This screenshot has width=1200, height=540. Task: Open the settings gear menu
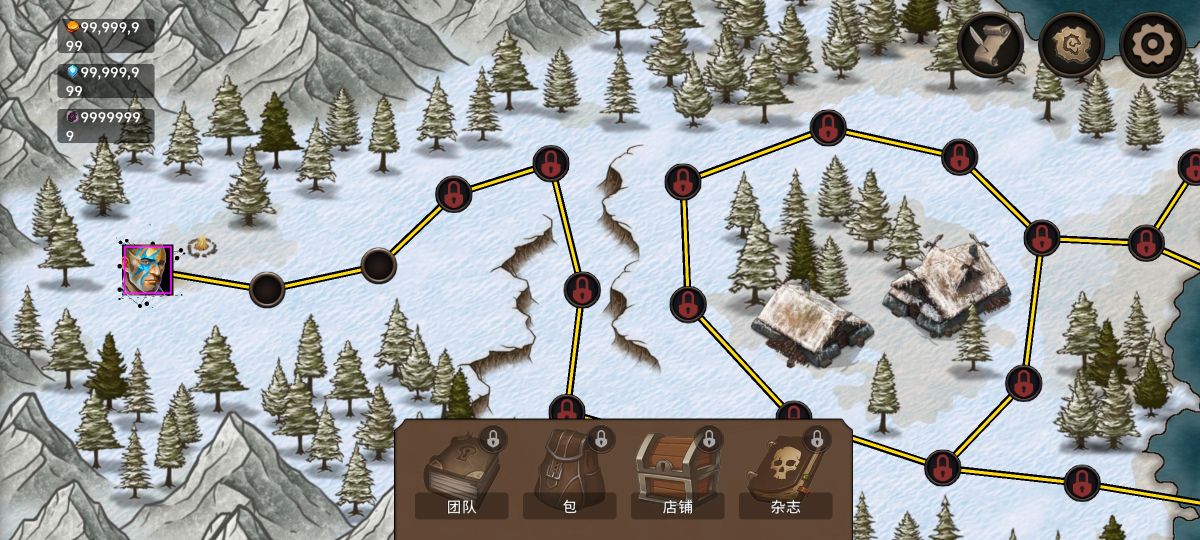point(1152,45)
